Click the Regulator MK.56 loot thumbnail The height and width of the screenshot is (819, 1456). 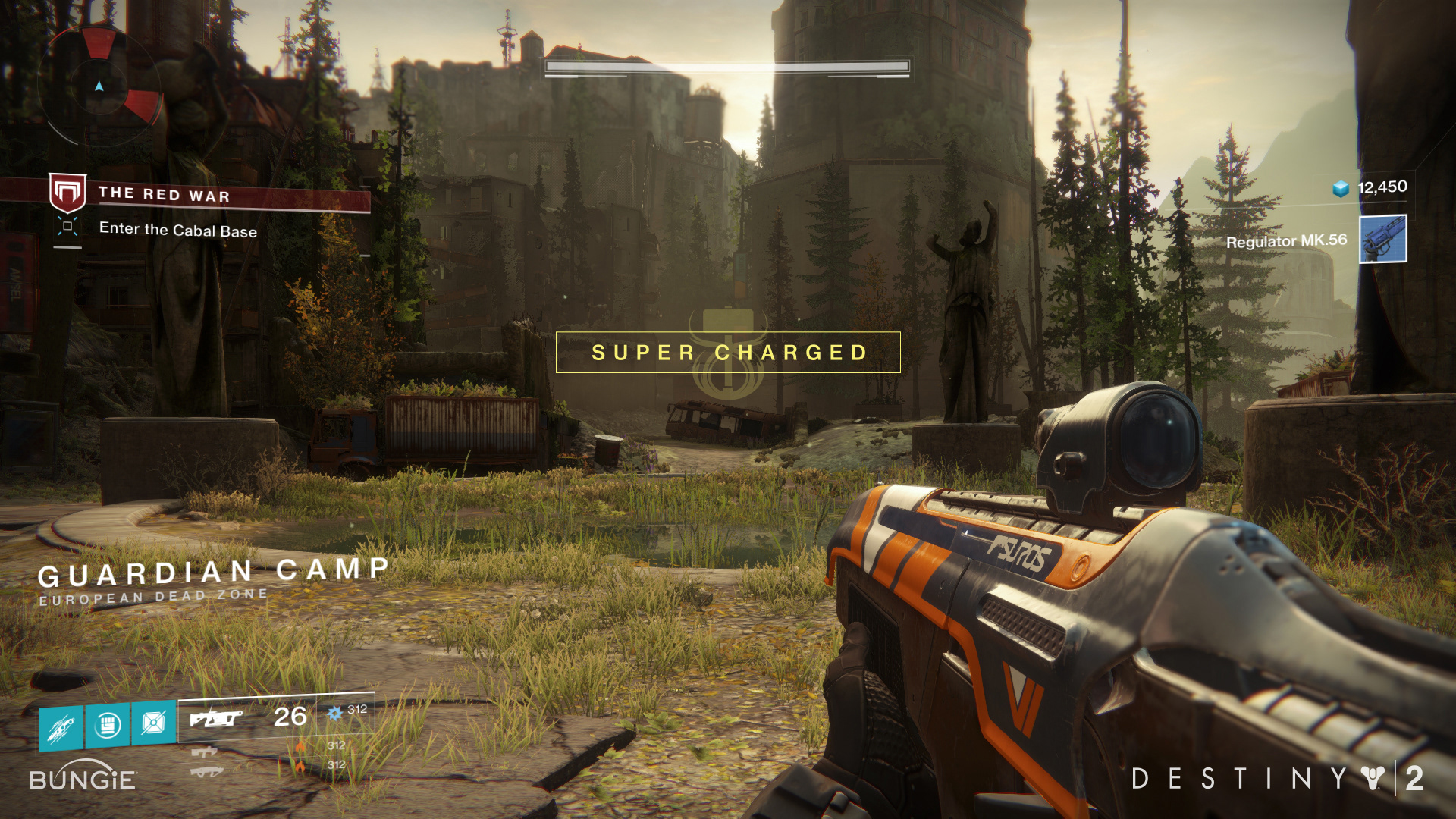[1382, 239]
